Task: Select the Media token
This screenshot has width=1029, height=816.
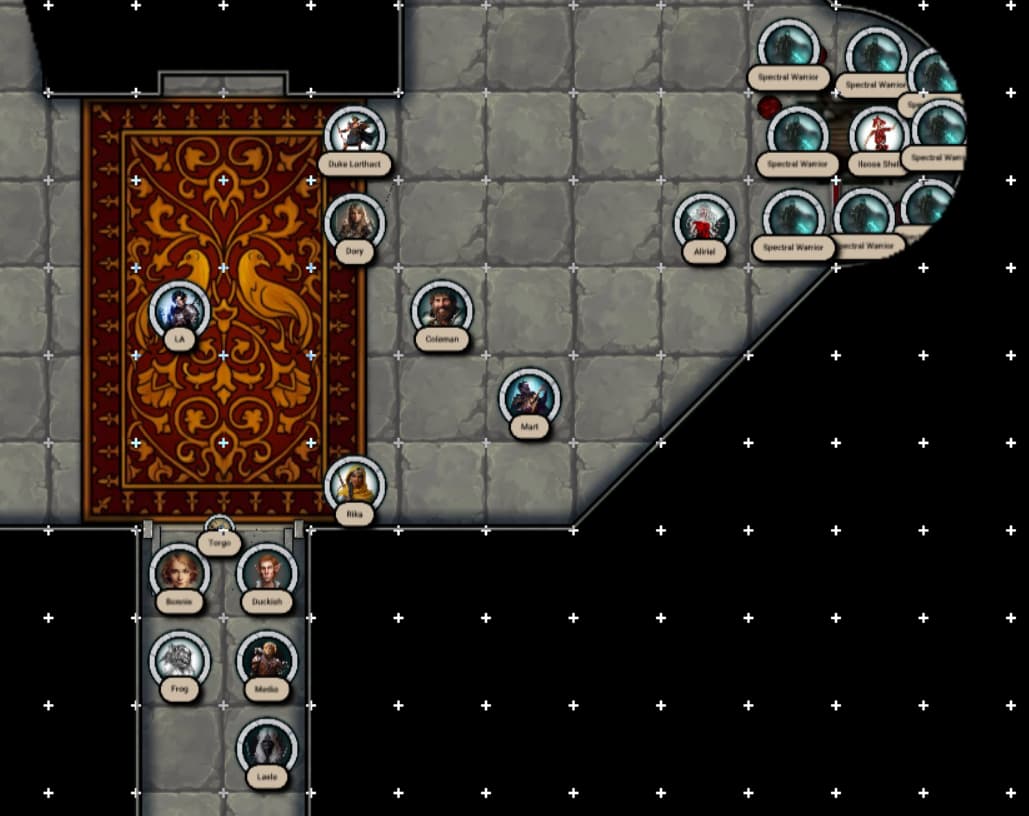Action: point(267,660)
